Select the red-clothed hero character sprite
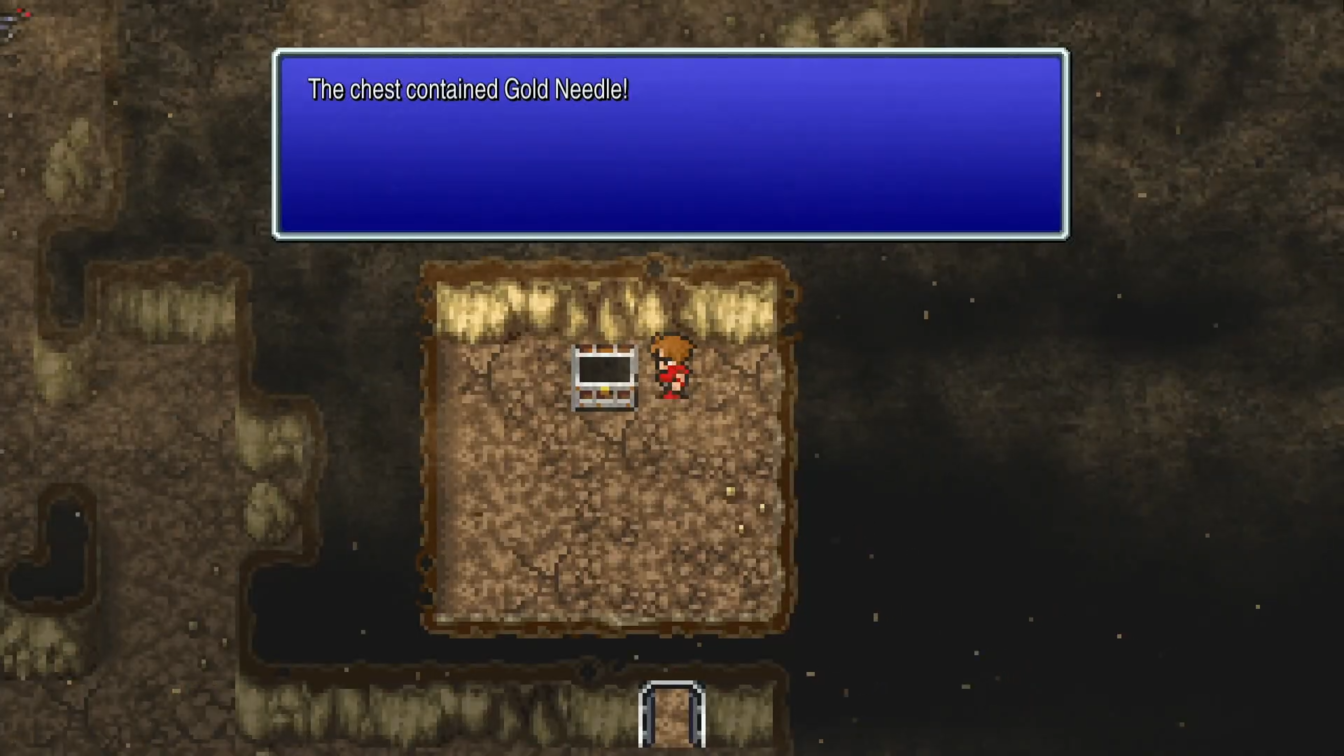 [x=670, y=372]
